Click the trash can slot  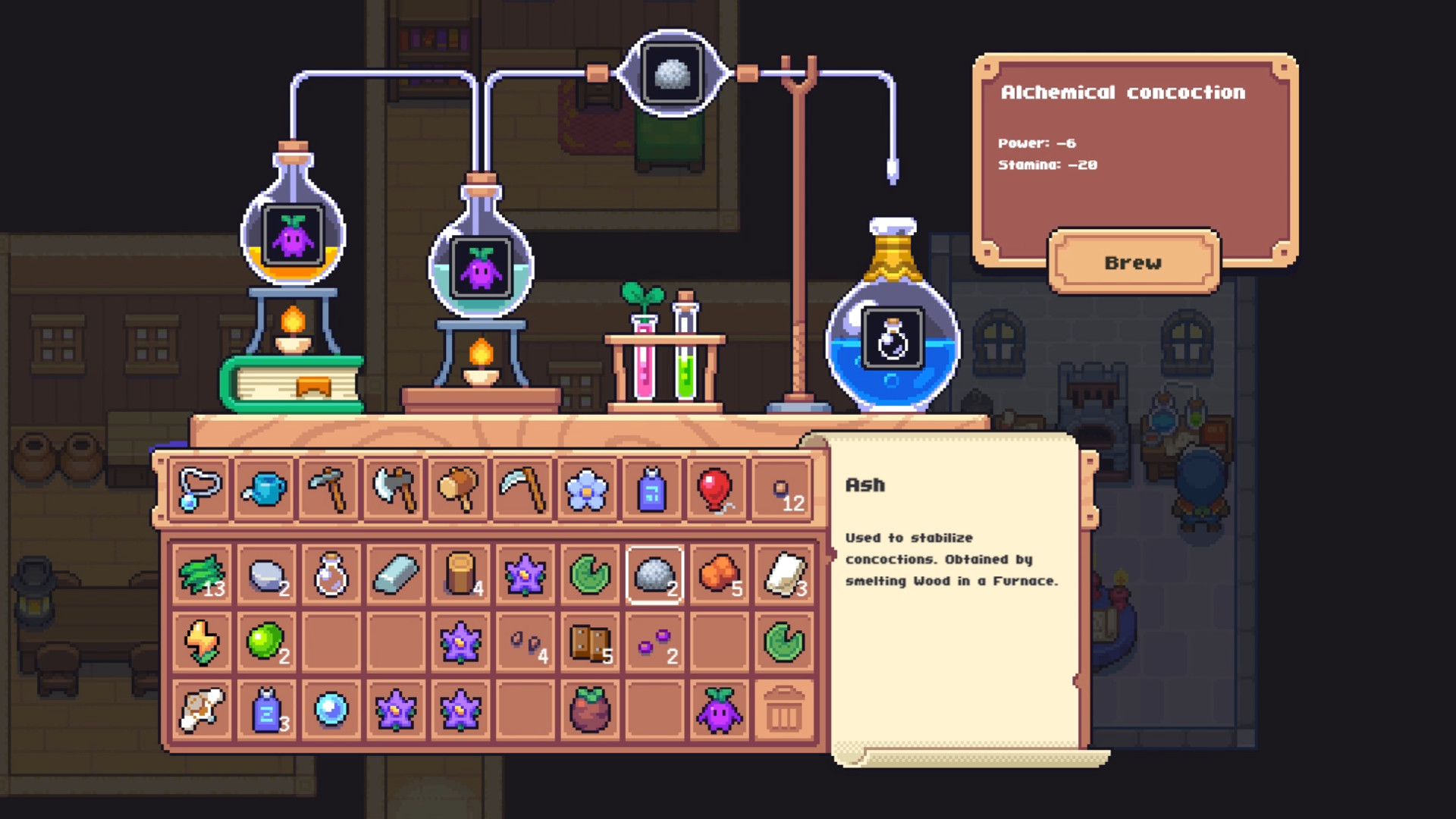click(x=783, y=711)
